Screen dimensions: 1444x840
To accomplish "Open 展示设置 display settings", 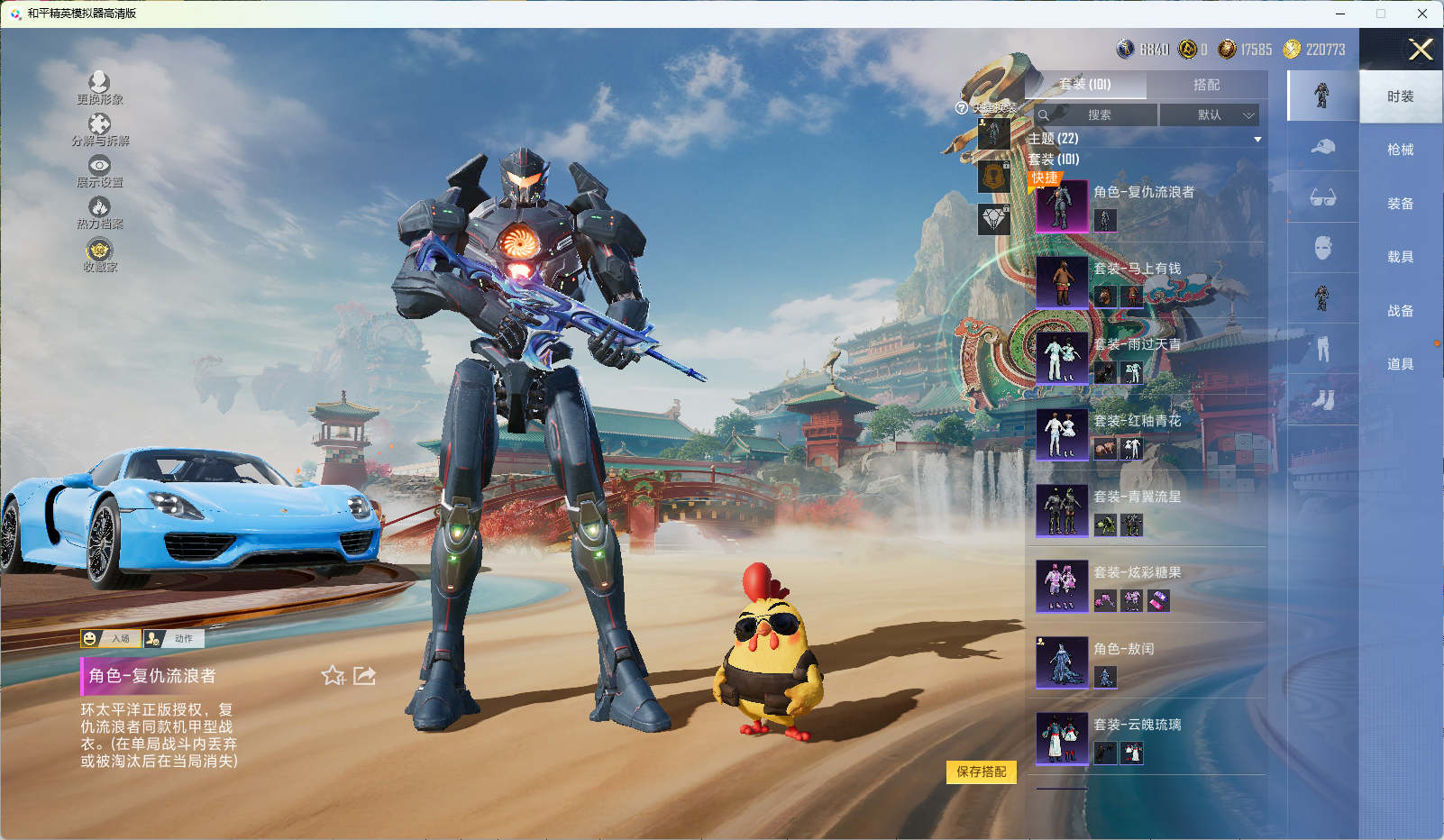I will [x=99, y=171].
